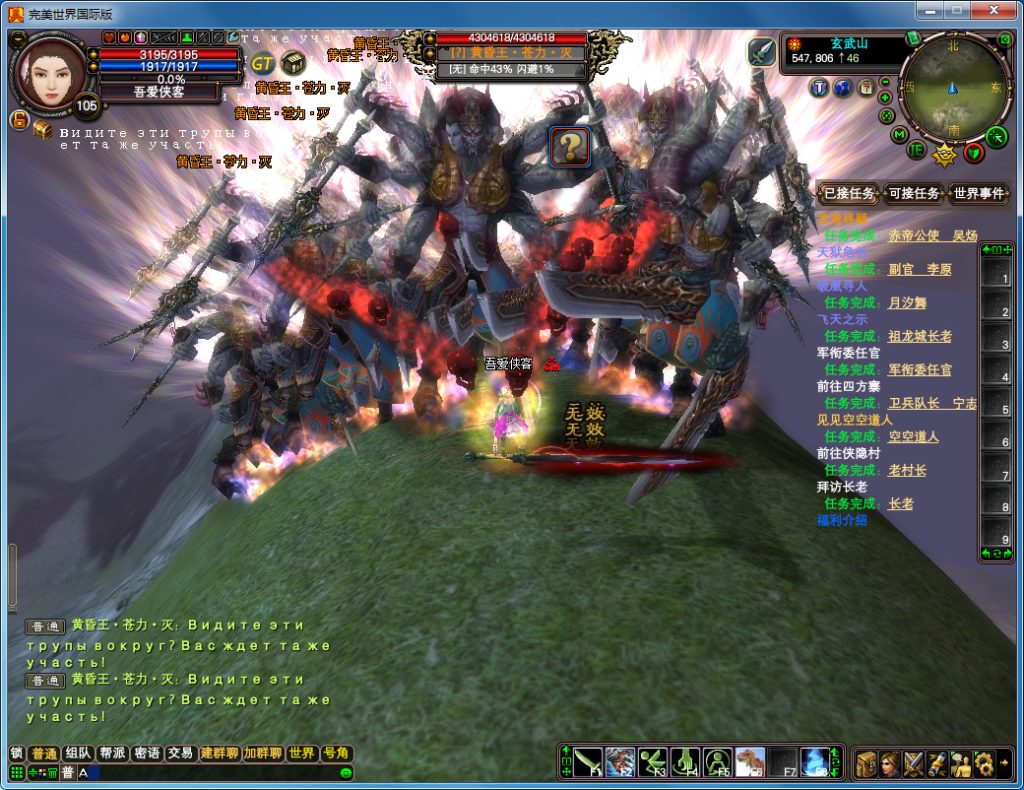Choose the 帮派 guild chat channel

[x=112, y=753]
